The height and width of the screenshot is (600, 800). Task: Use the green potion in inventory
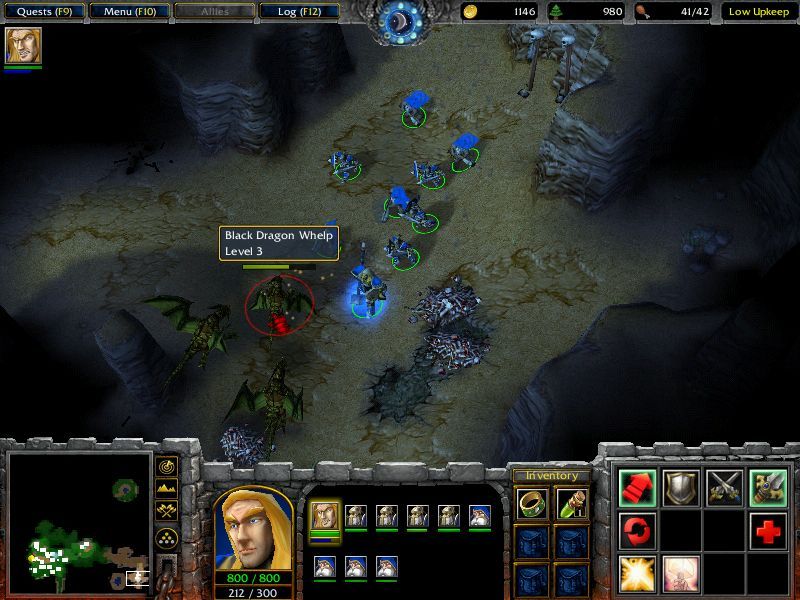click(572, 504)
